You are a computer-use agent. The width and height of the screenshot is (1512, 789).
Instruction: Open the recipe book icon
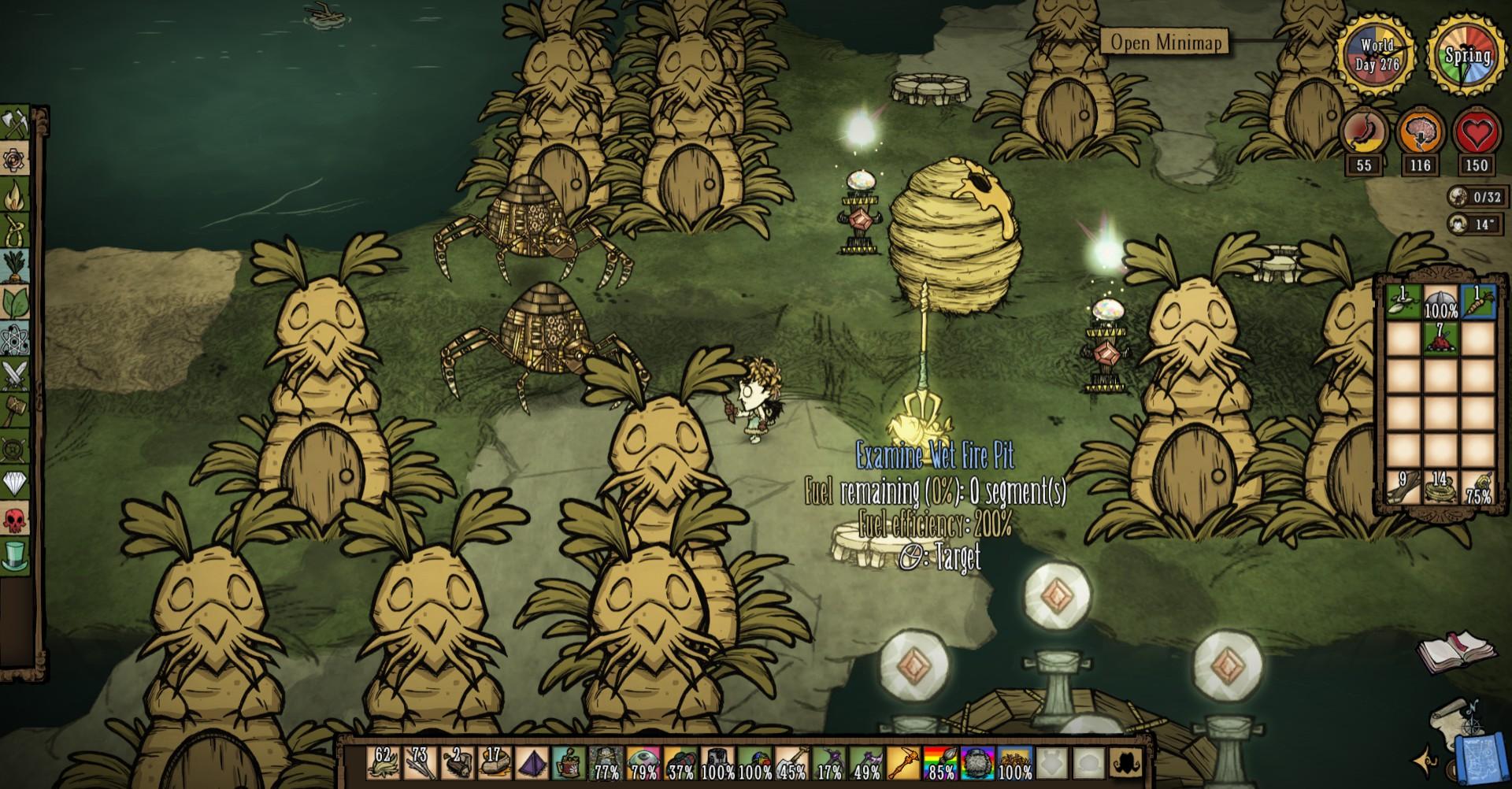[x=1455, y=650]
